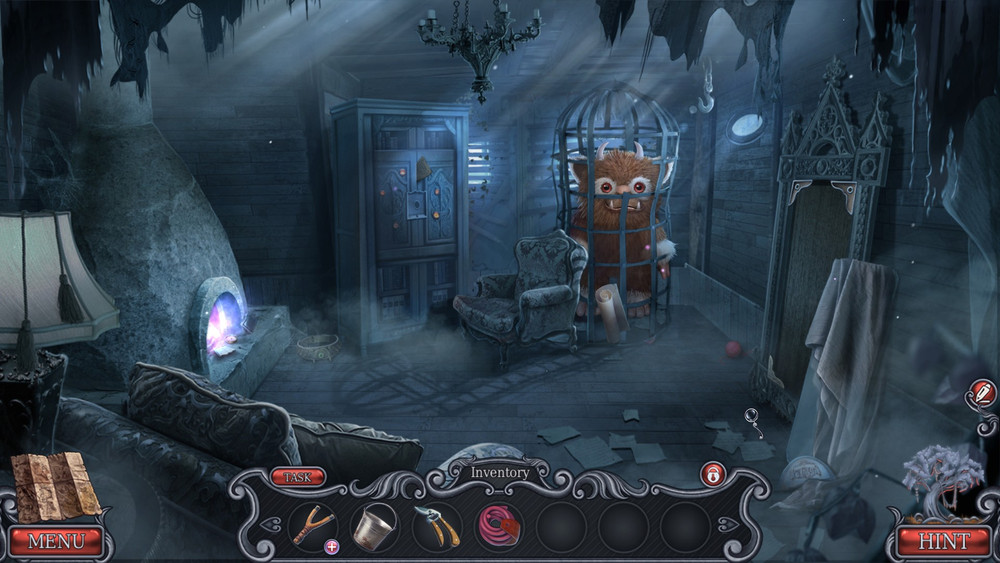Open the folded map
This screenshot has height=563, width=1000.
coord(56,485)
